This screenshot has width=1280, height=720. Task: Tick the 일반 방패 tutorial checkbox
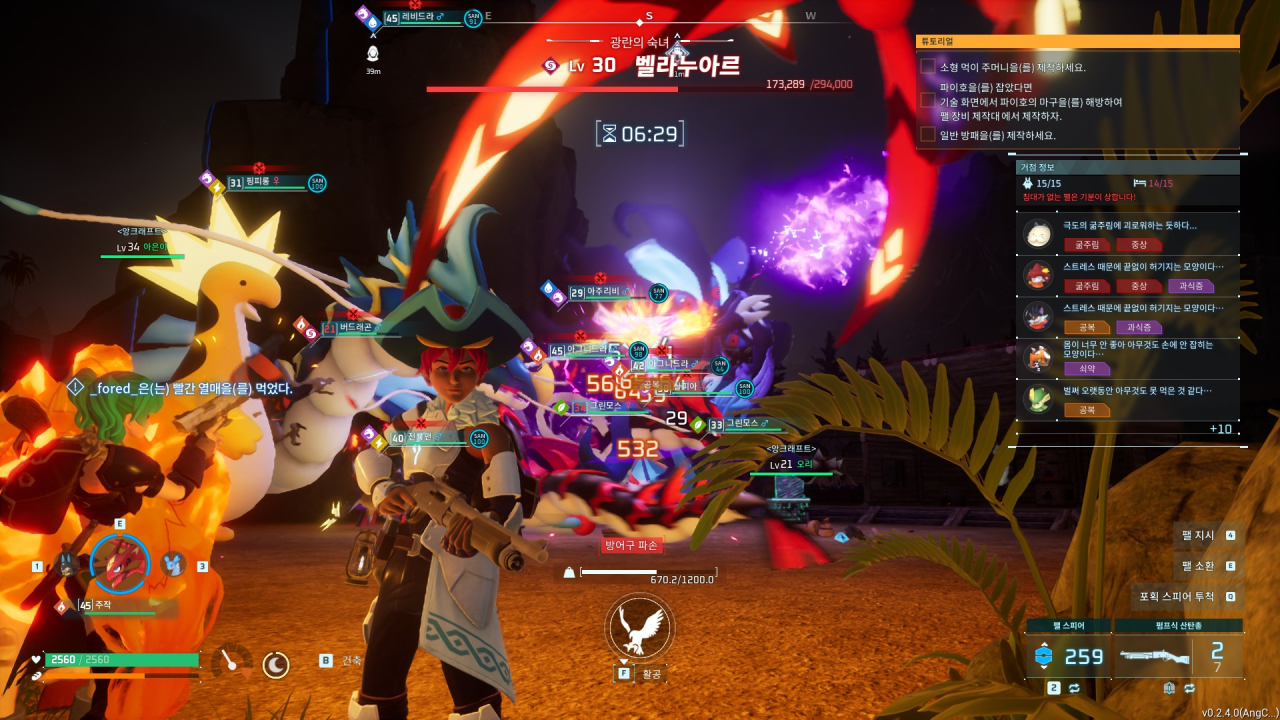click(928, 135)
